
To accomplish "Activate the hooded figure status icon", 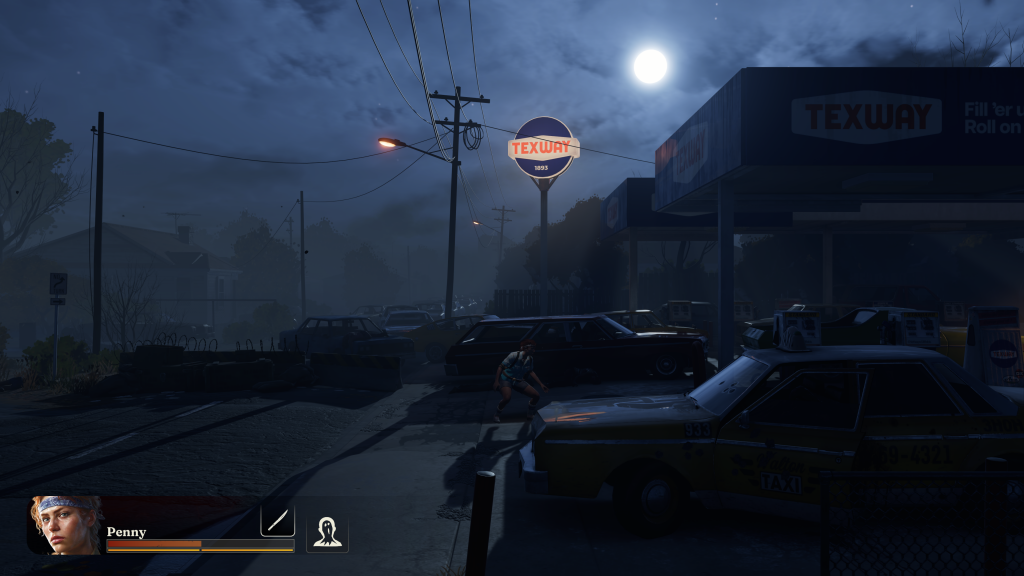I will pyautogui.click(x=327, y=533).
